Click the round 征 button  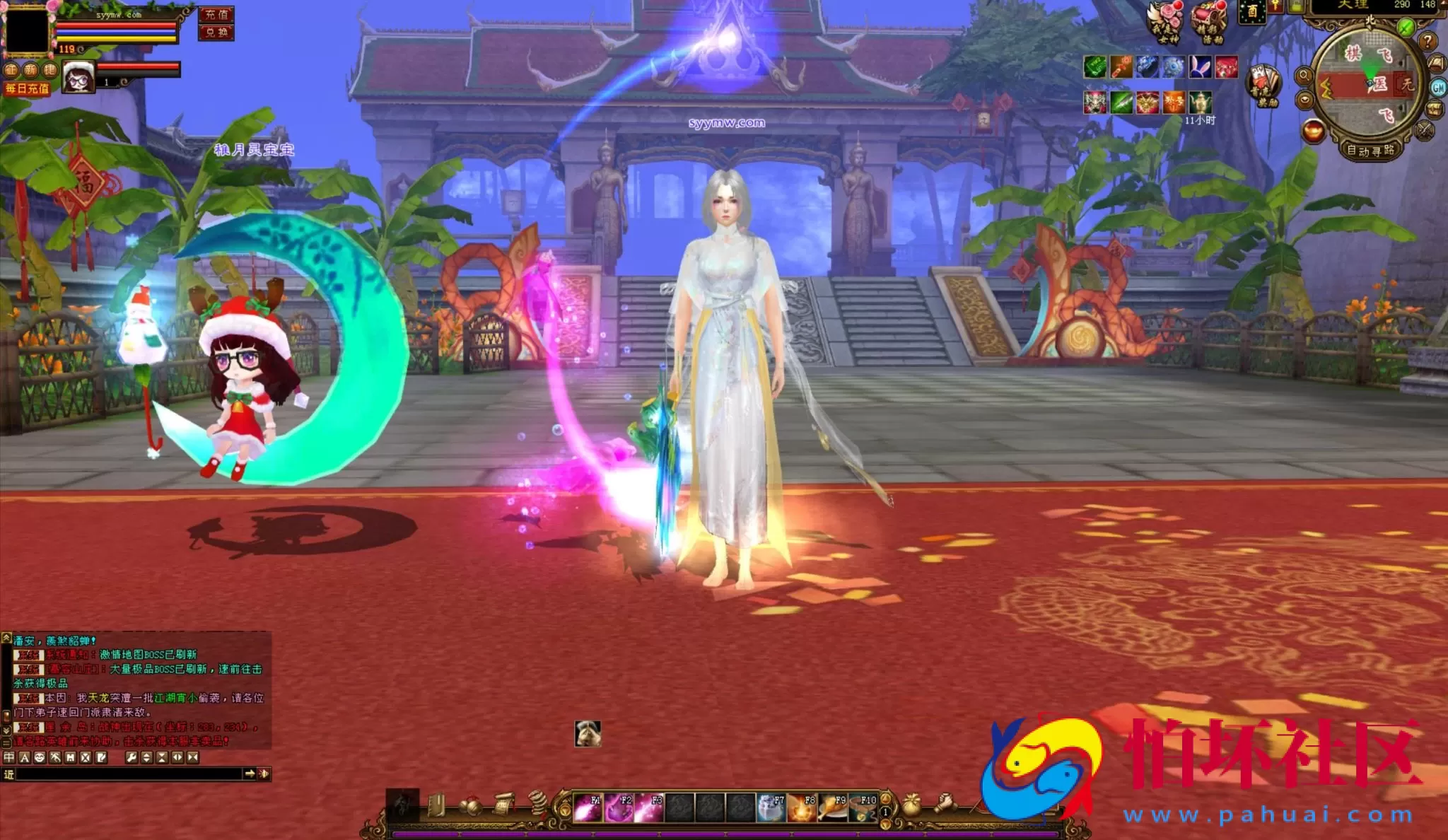pyautogui.click(x=11, y=69)
